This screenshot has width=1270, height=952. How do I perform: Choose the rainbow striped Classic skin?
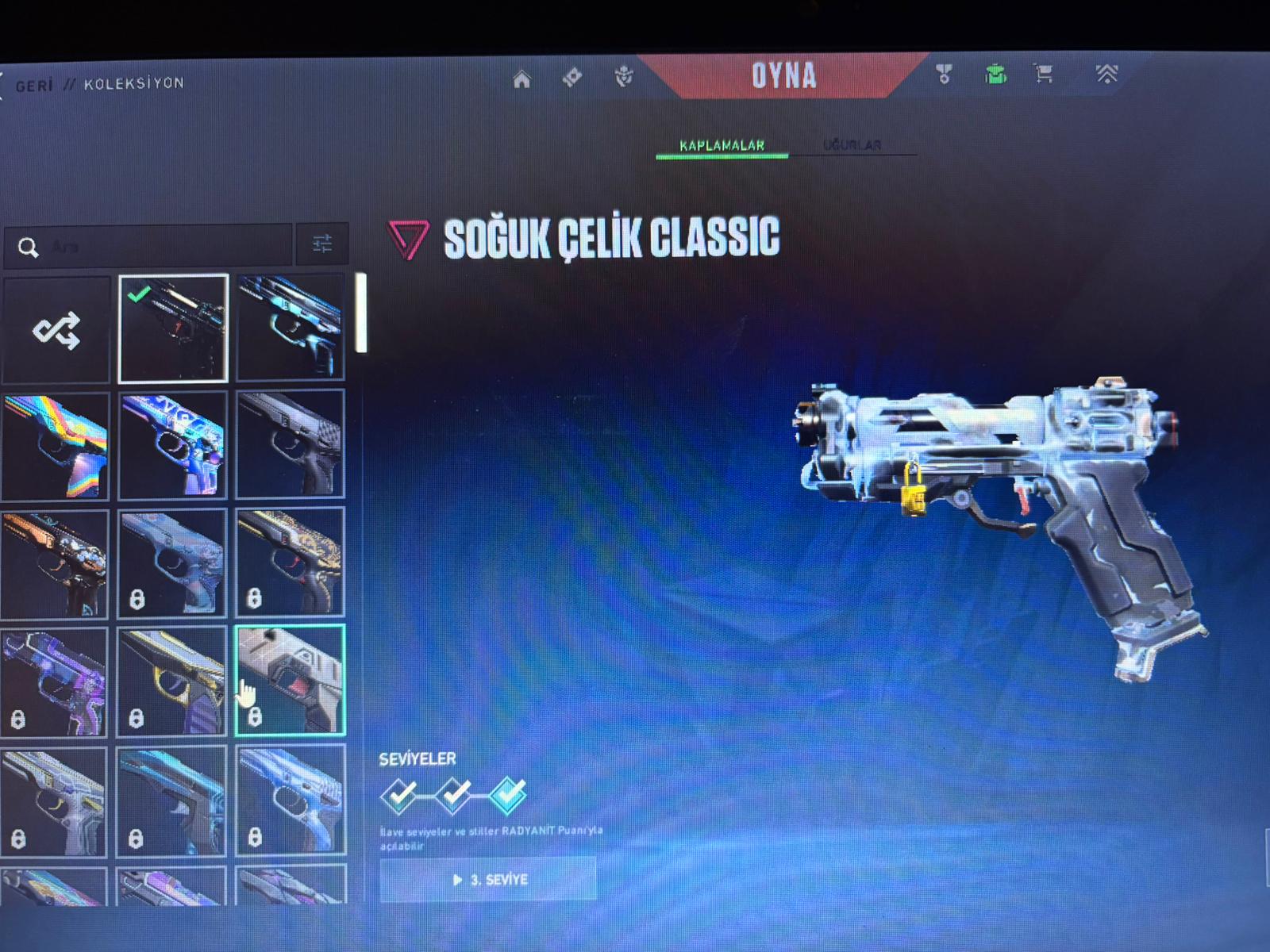tap(56, 446)
